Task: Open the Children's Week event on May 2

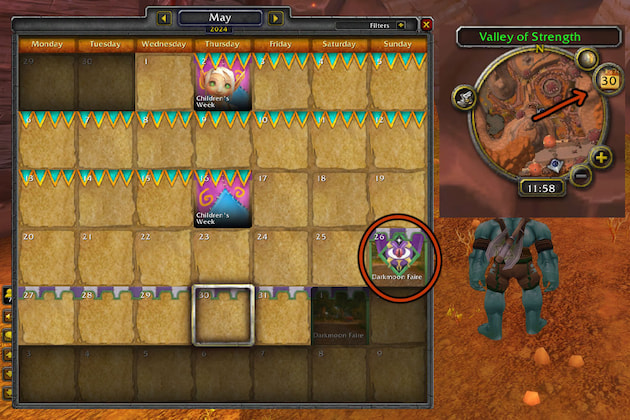Action: [222, 82]
